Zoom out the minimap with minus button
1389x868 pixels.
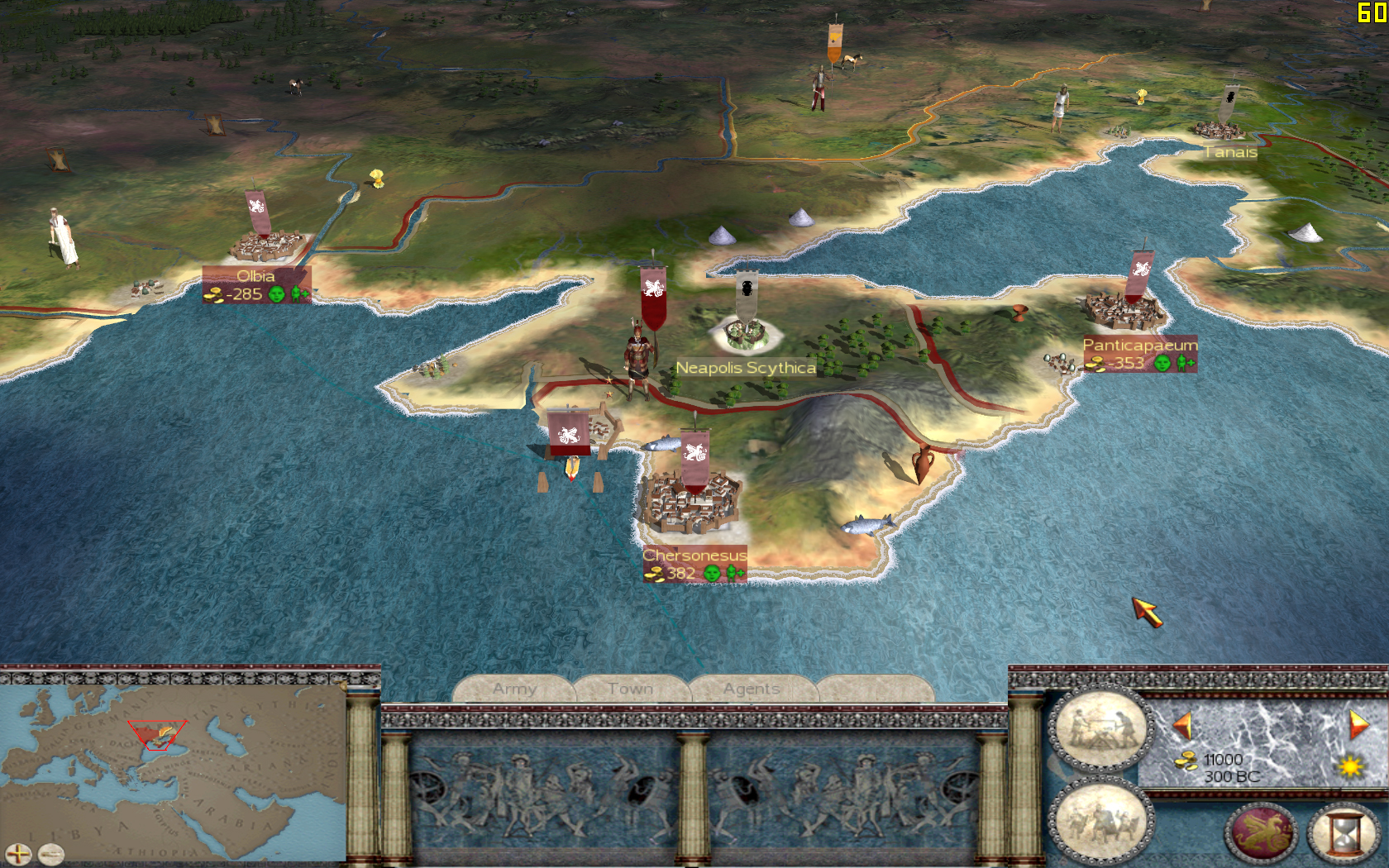click(50, 852)
